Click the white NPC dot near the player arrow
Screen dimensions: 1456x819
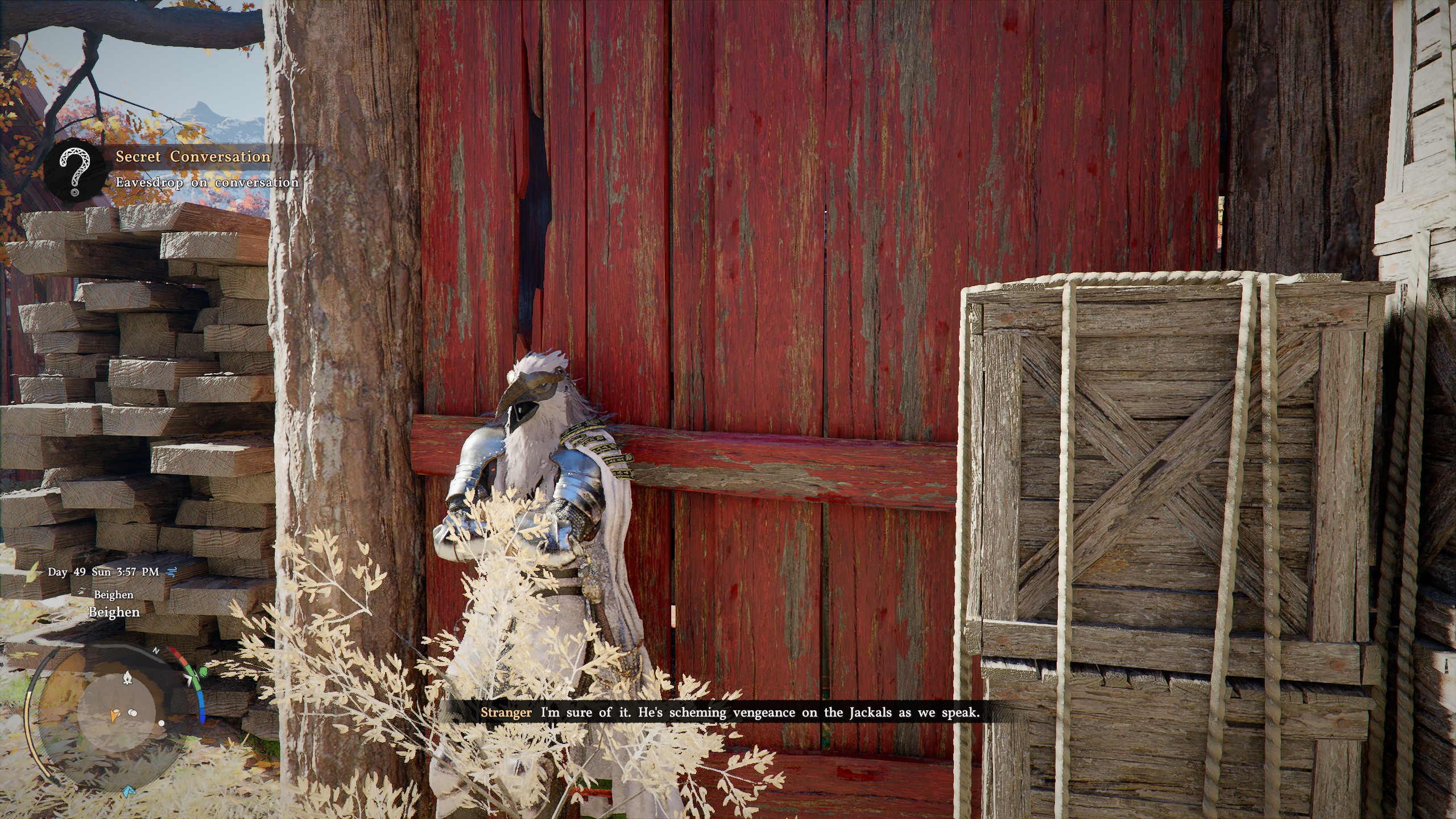pyautogui.click(x=116, y=712)
